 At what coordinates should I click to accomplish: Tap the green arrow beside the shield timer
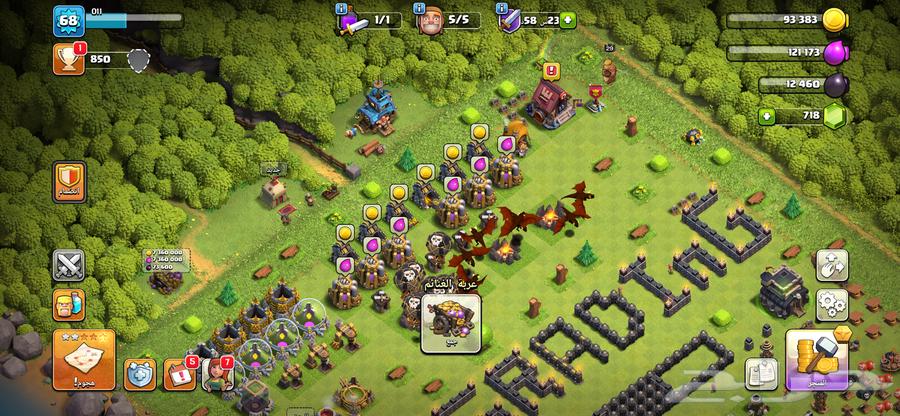[x=569, y=19]
